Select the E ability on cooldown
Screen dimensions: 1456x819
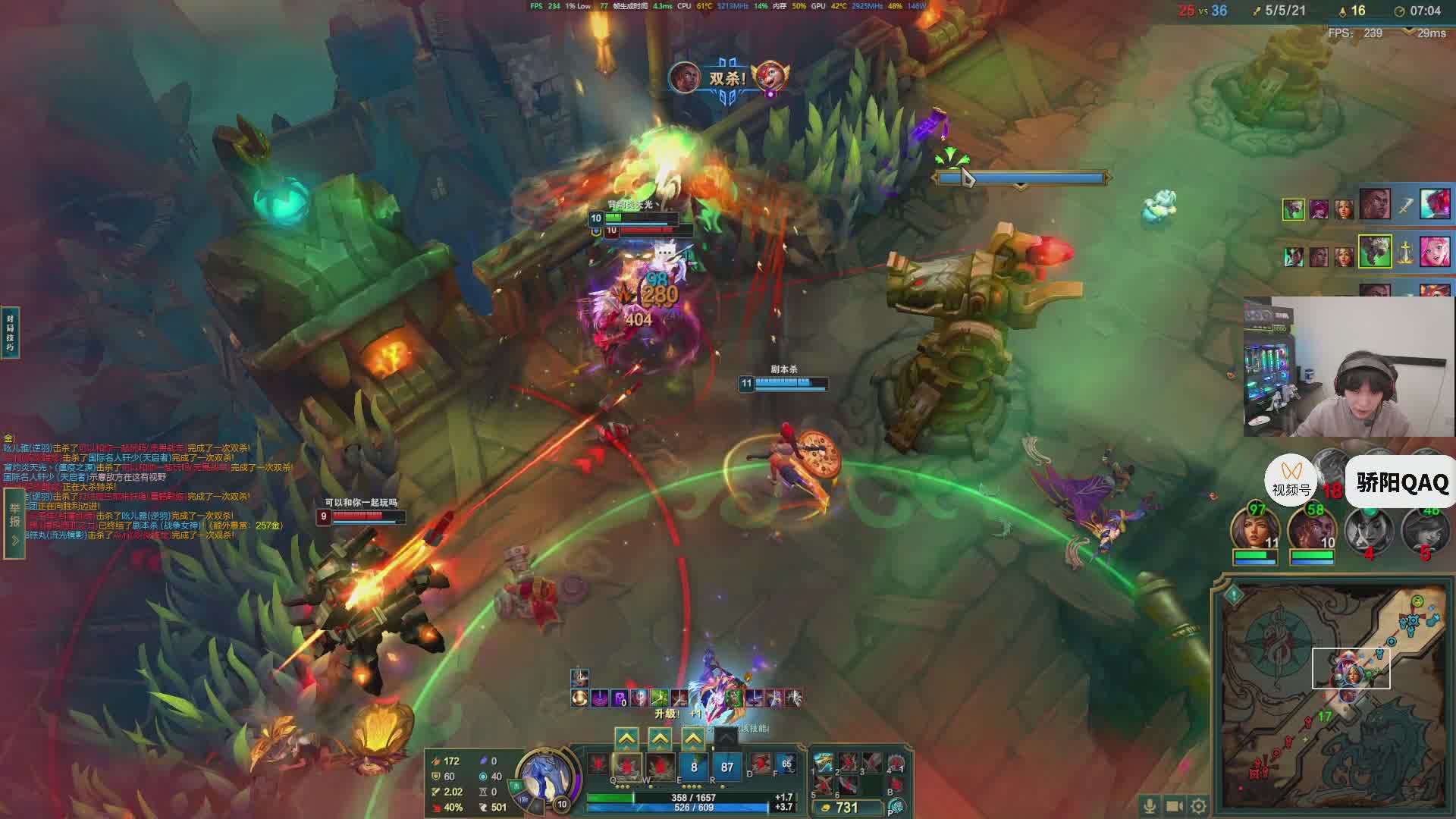693,767
